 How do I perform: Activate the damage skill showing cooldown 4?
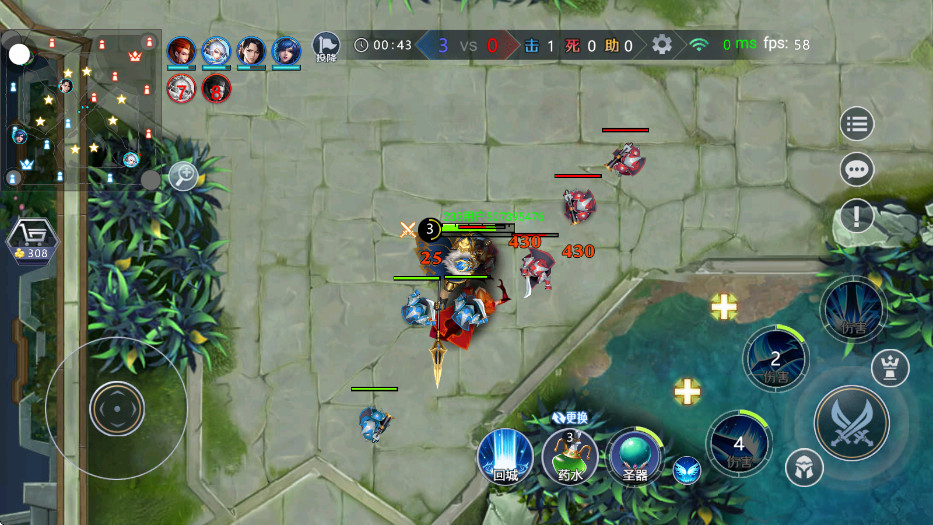click(739, 443)
